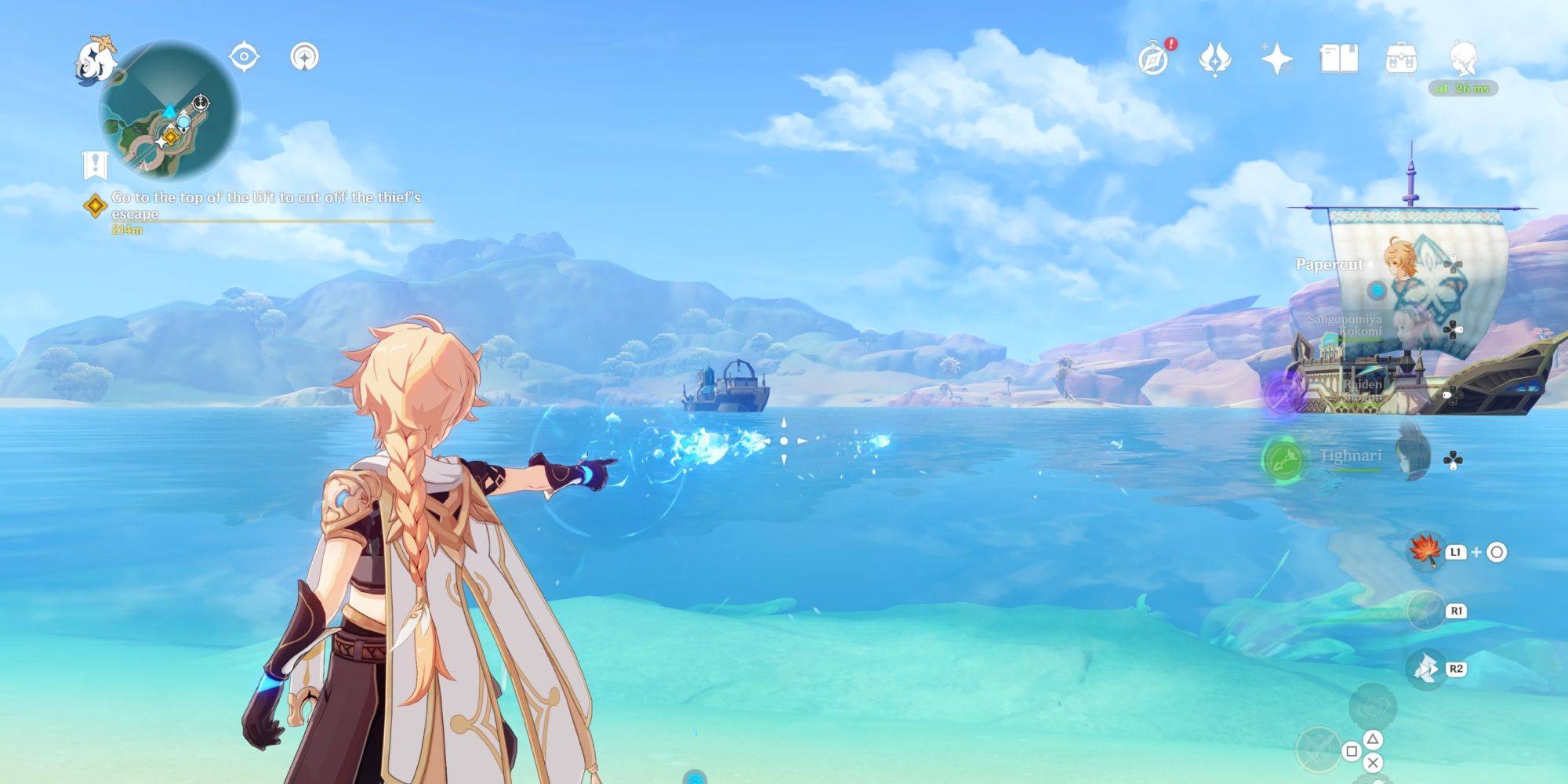Activate the white origami skill labeled R2
This screenshot has width=1568, height=784.
pyautogui.click(x=1425, y=669)
